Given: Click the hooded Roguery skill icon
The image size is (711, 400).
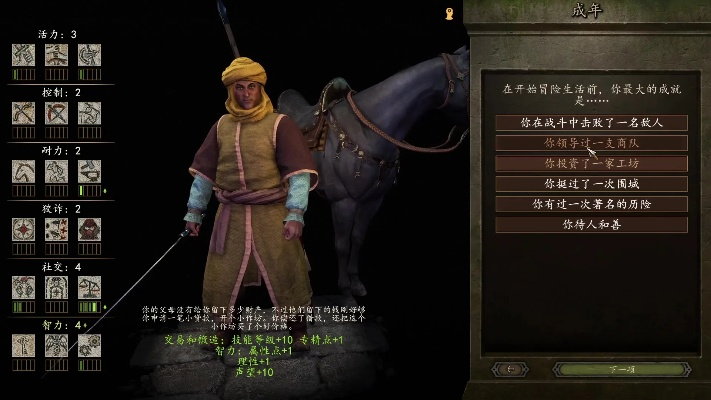Looking at the screenshot, I should tap(90, 229).
